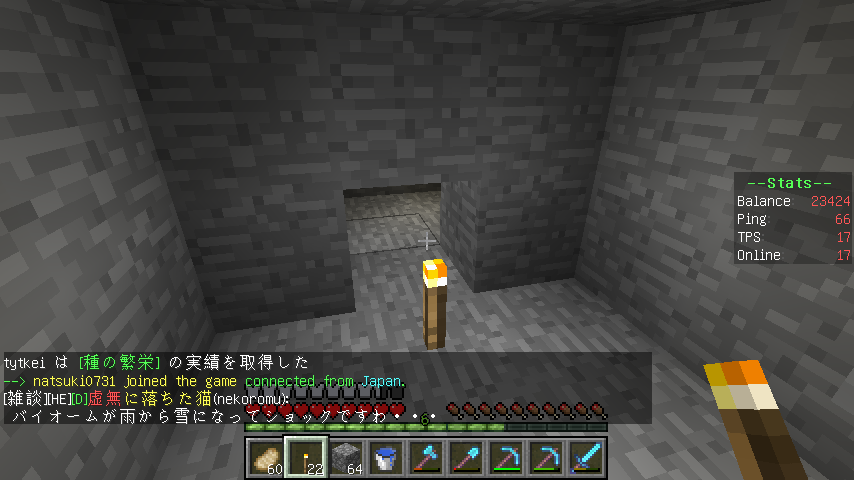Viewport: 854px width, 480px height.
Task: Select the torch hotbar slot
Action: (x=306, y=457)
